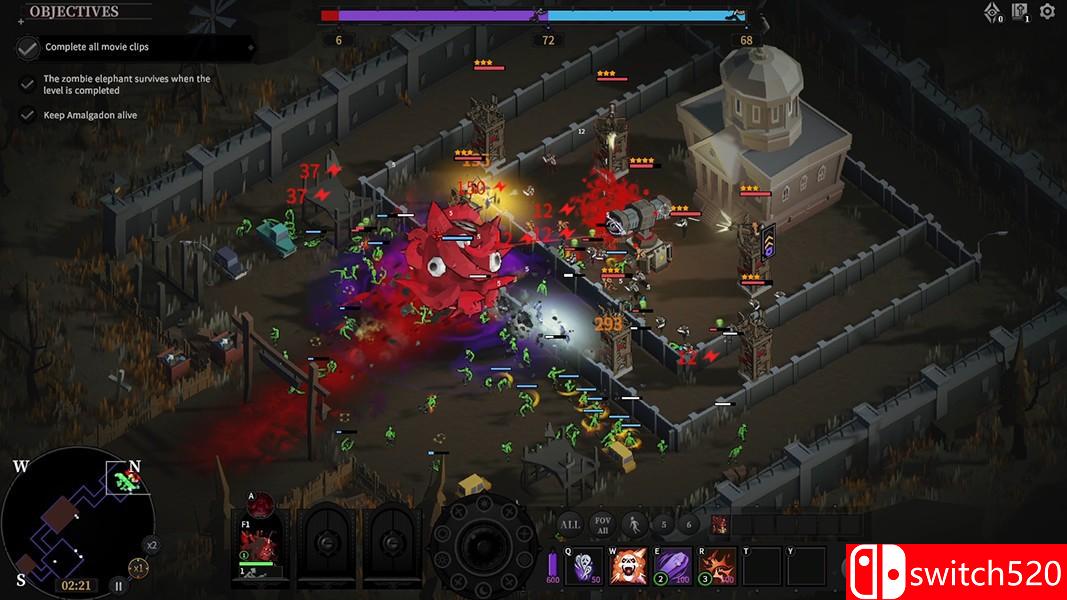
Task: Click the switch520 watermark logo
Action: pos(956,572)
